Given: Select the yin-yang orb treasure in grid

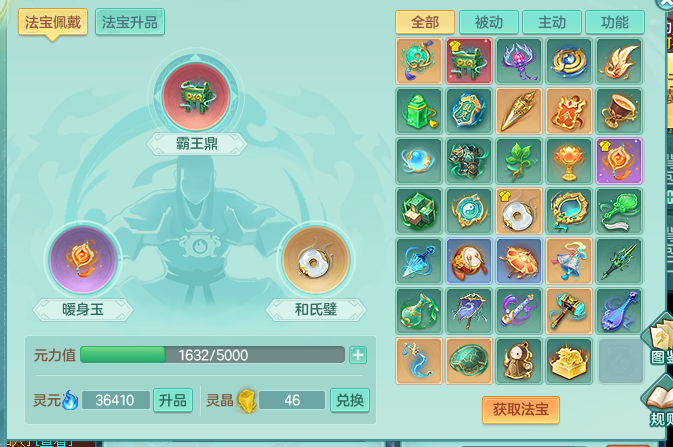Looking at the screenshot, I should point(470,210).
